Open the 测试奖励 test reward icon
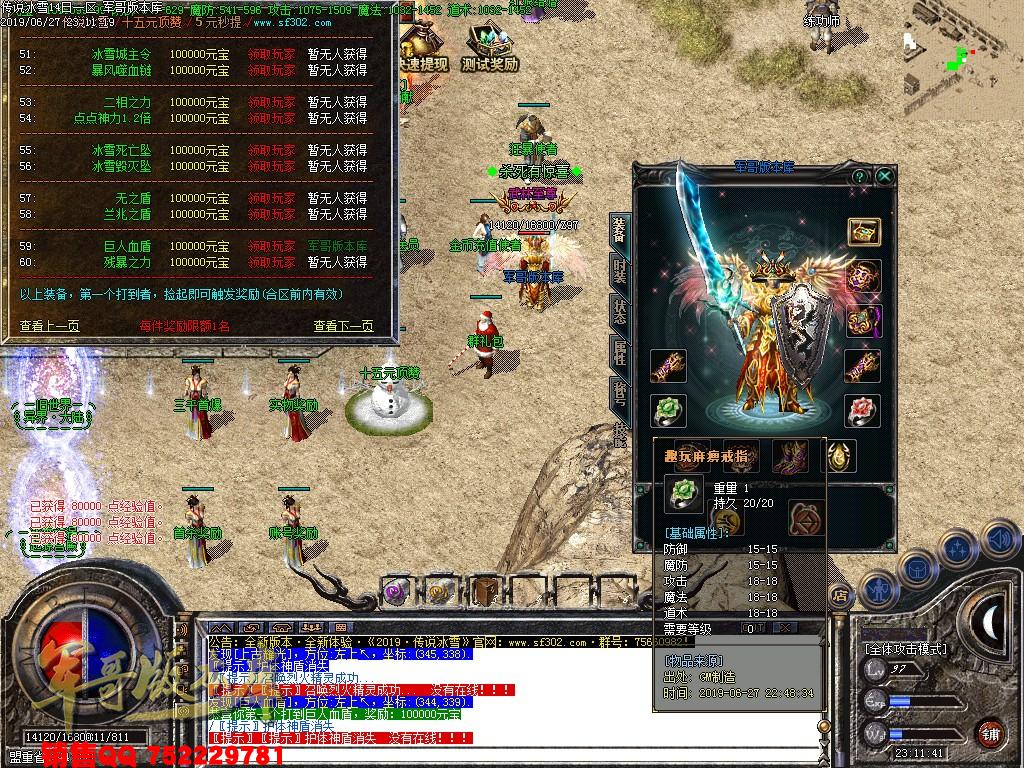The height and width of the screenshot is (768, 1024). 490,48
